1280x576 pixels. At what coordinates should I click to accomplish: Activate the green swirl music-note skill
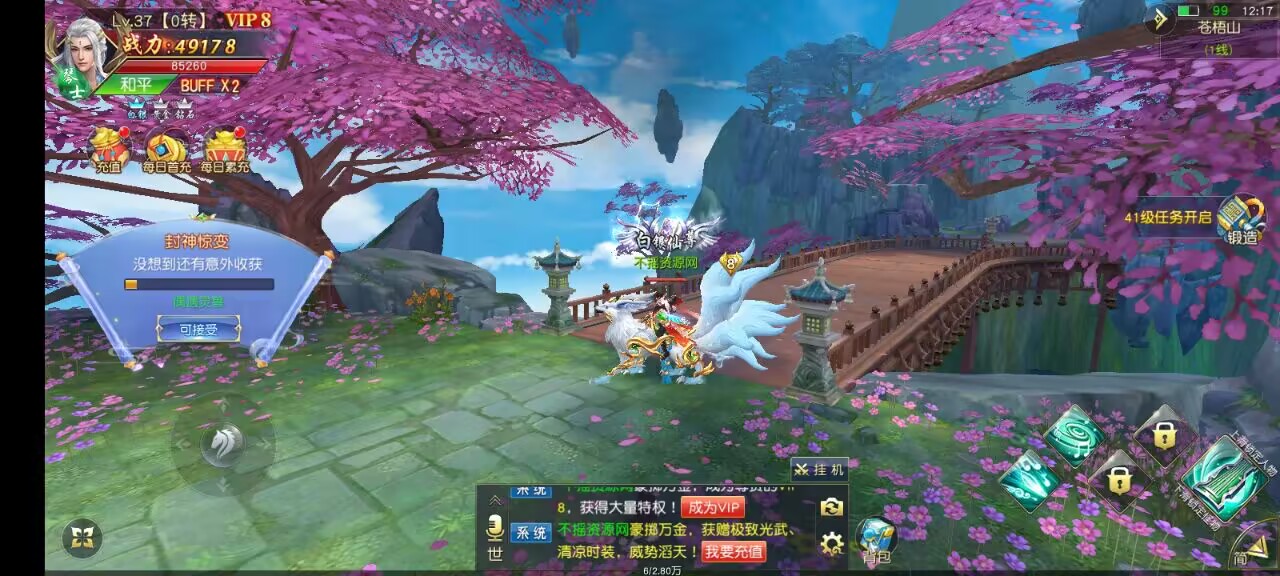[1075, 435]
